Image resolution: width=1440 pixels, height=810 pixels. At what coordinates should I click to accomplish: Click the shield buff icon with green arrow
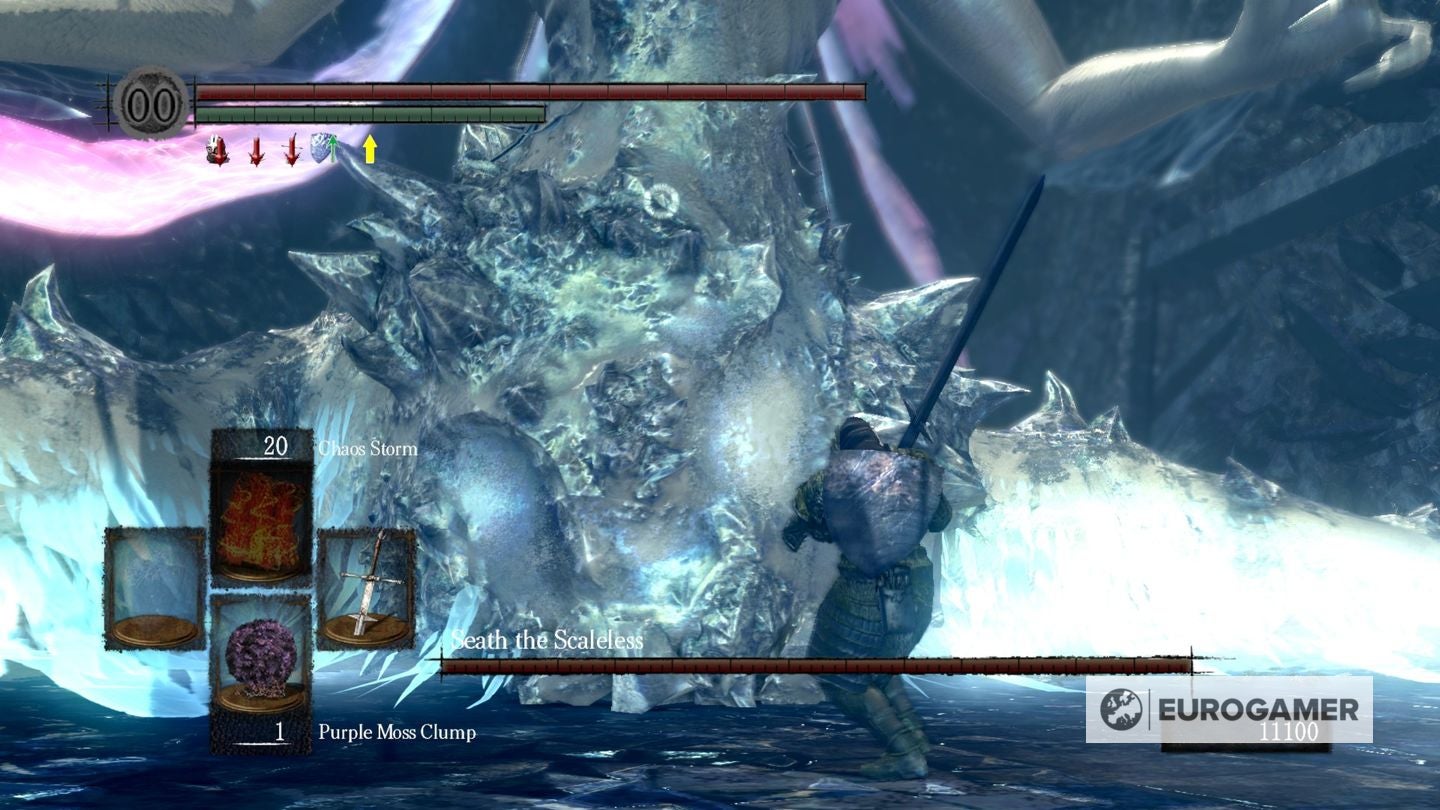tap(324, 148)
